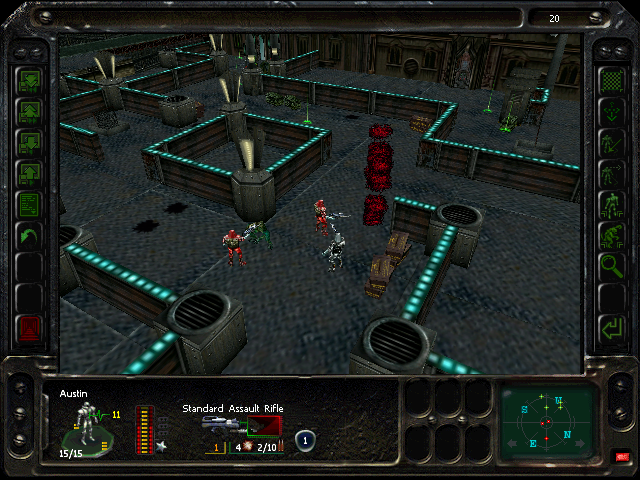Click the green return arrow end-turn button
Viewport: 640px width, 480px height.
[610, 327]
